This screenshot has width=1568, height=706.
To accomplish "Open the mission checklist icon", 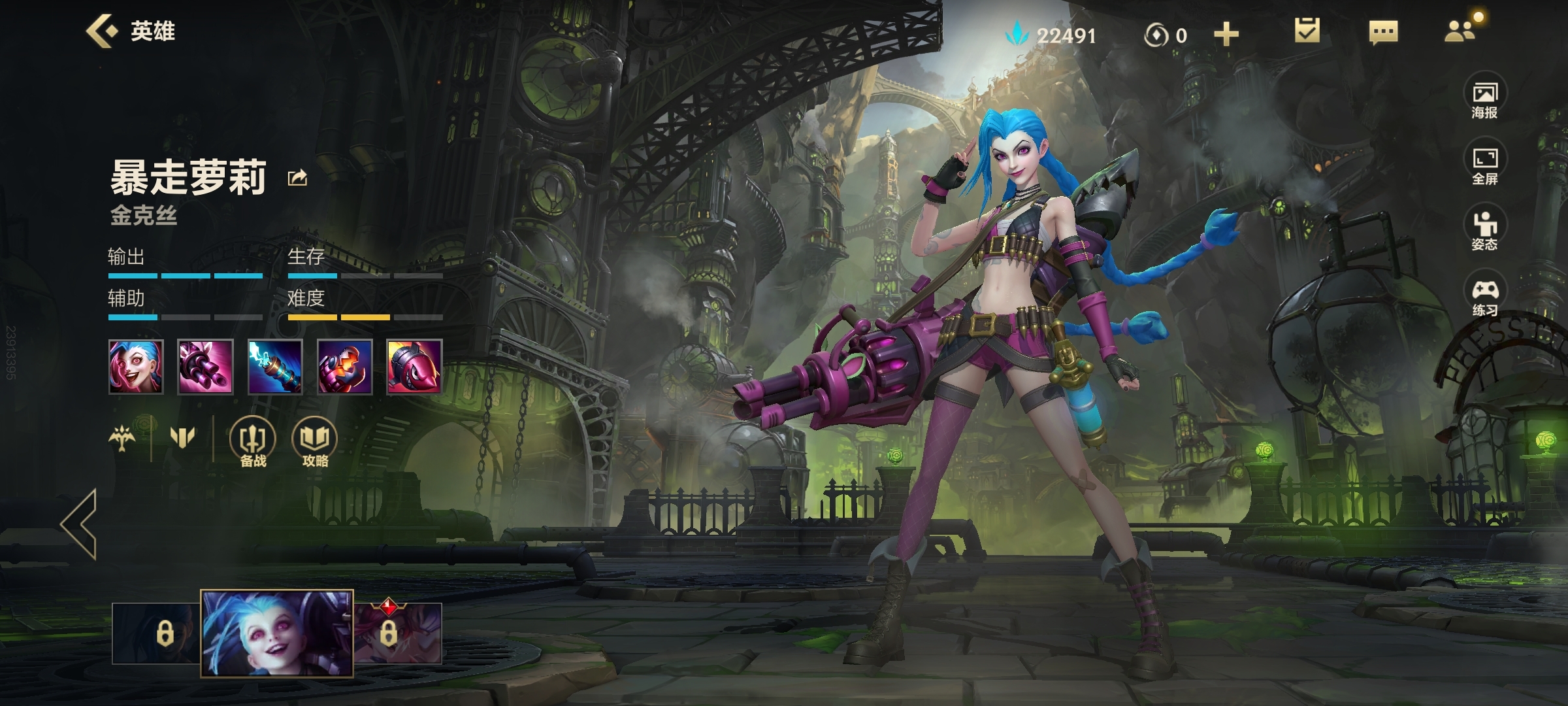I will click(x=1307, y=31).
